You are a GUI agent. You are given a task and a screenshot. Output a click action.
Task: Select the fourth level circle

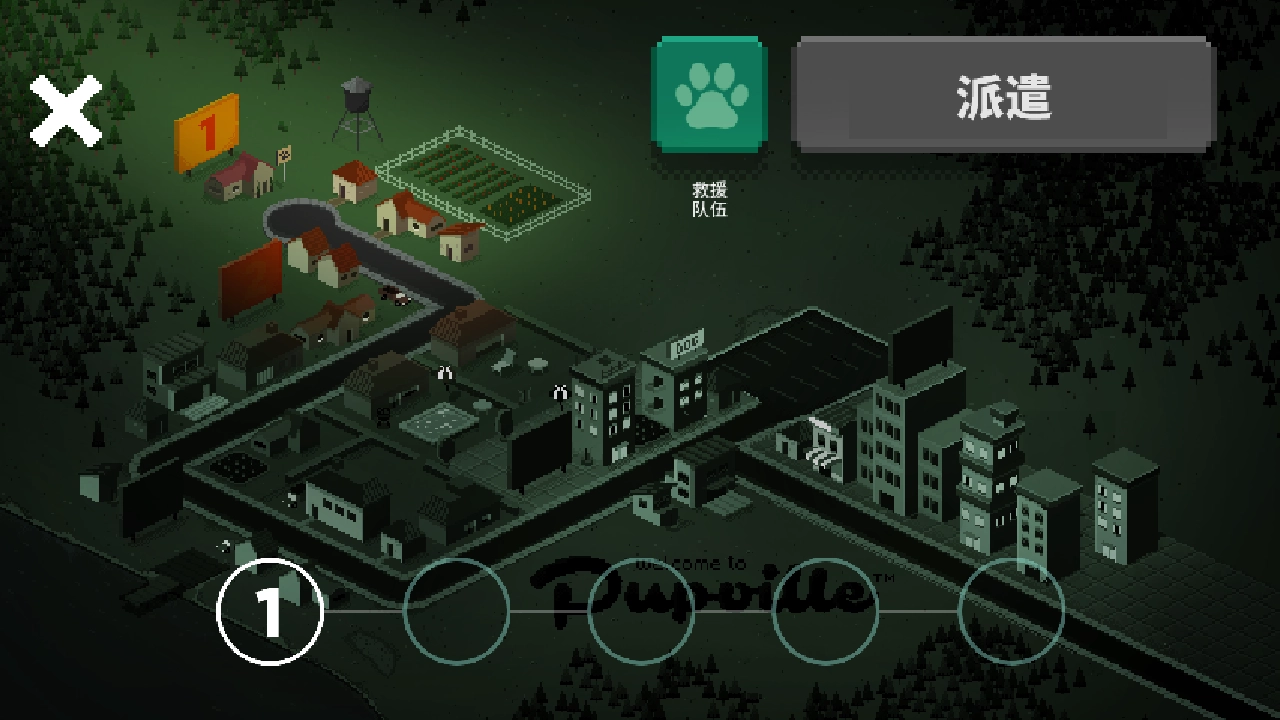coord(825,610)
